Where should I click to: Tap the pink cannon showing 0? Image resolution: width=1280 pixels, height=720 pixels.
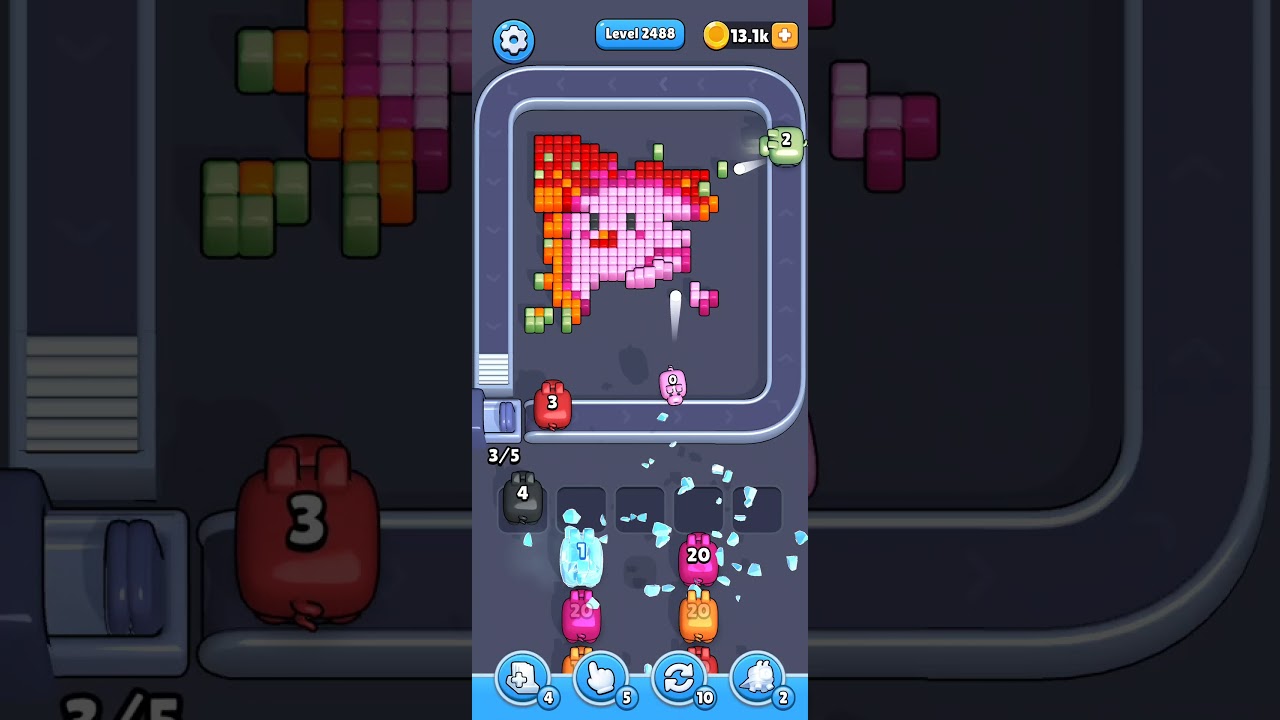tap(673, 383)
